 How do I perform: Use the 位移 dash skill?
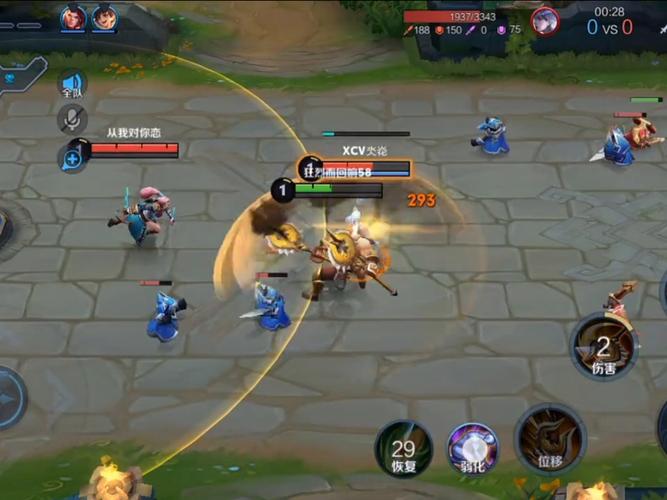pos(549,437)
